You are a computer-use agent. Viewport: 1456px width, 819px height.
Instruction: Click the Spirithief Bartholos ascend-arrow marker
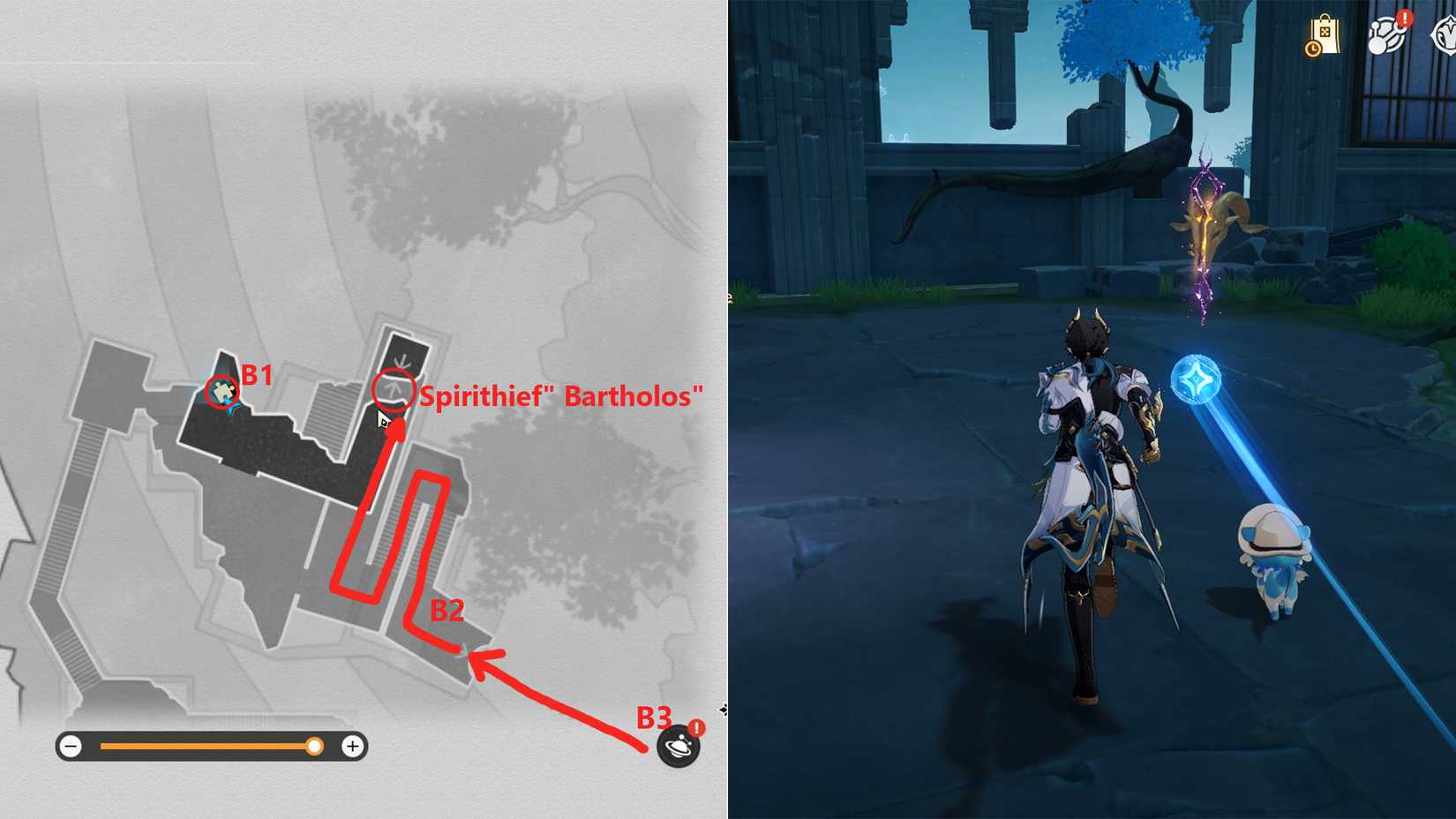[394, 390]
